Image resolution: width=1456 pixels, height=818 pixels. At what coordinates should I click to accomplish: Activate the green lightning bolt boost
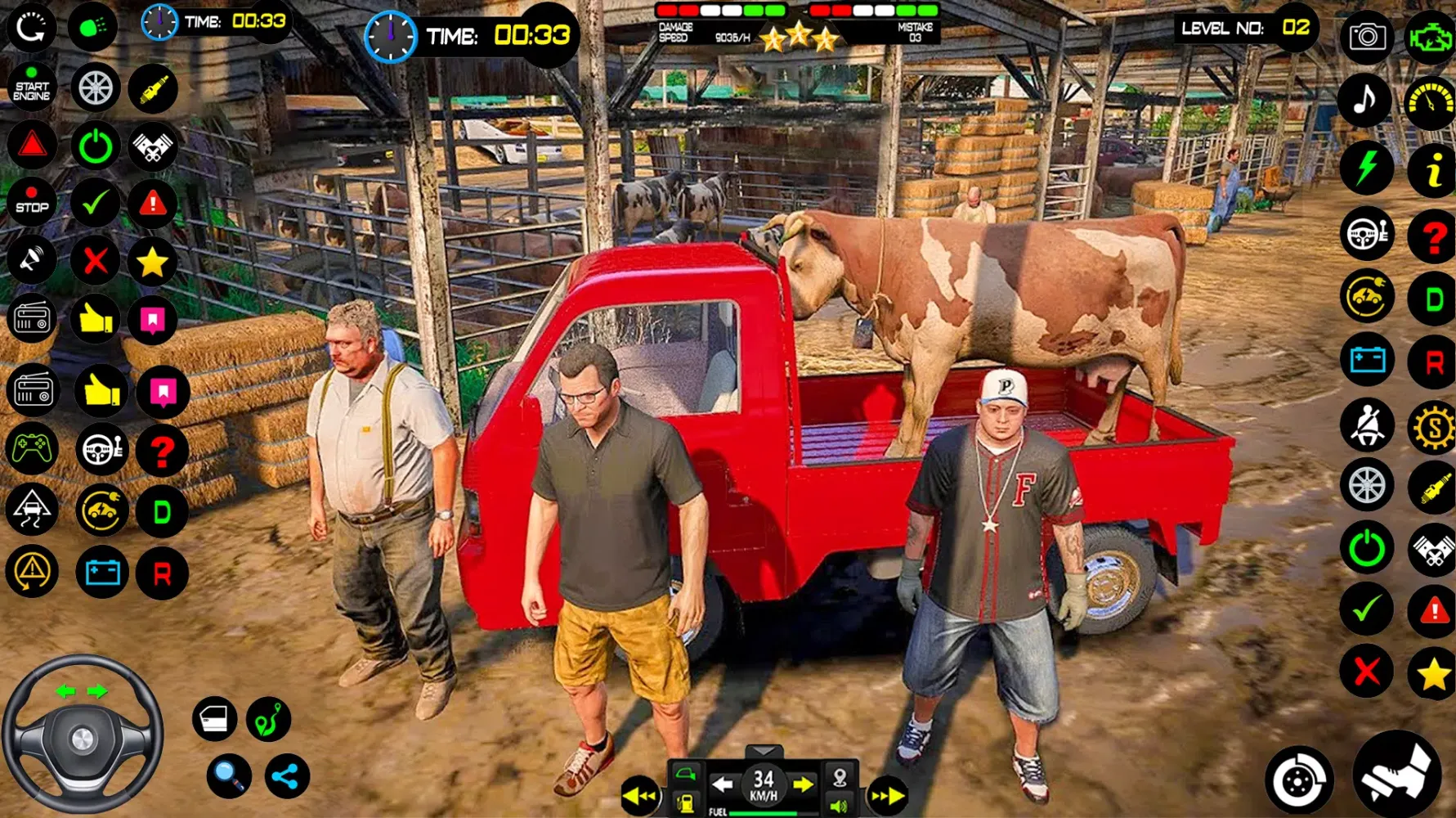(1366, 167)
